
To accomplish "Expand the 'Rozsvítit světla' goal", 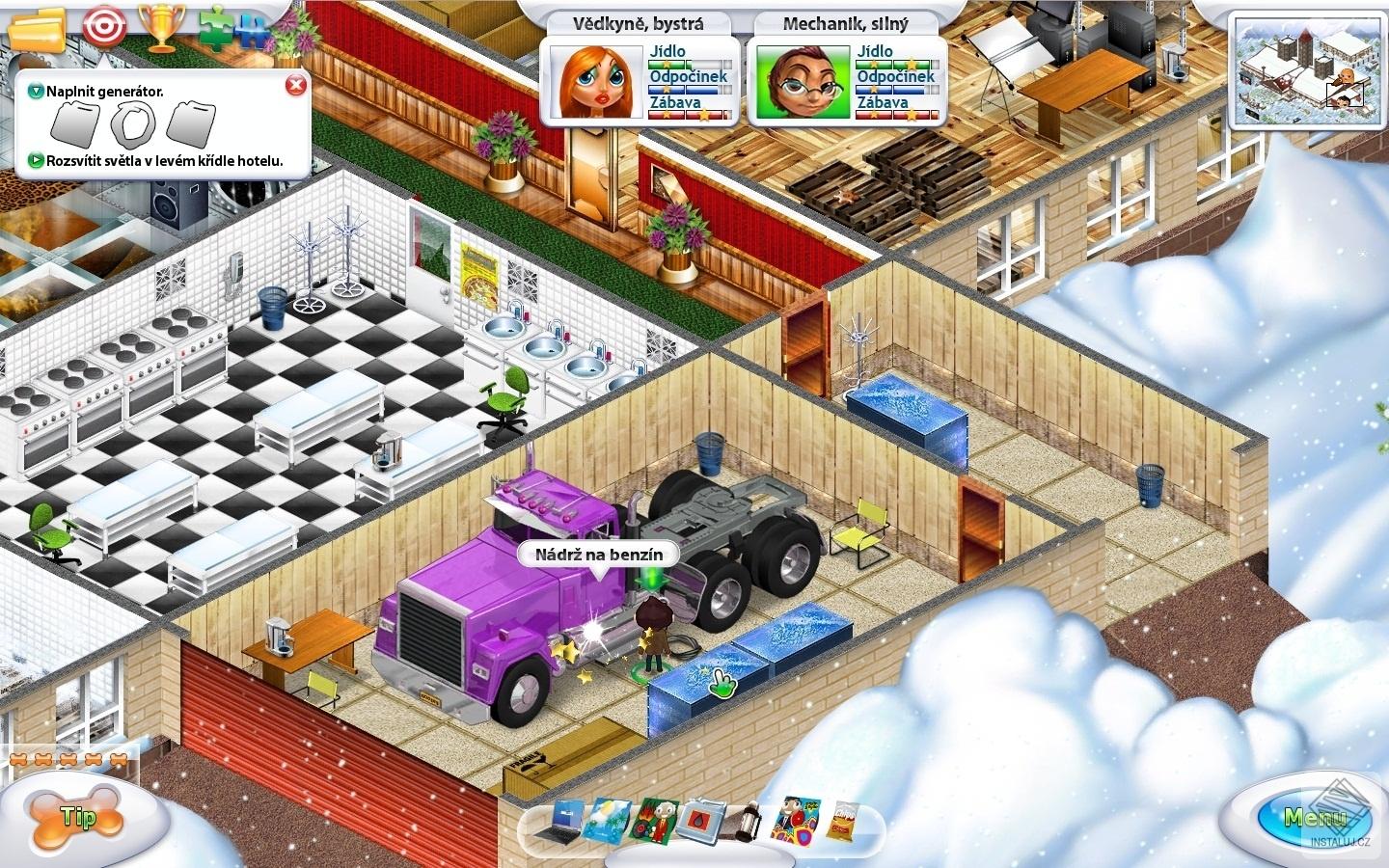I will pyautogui.click(x=37, y=161).
